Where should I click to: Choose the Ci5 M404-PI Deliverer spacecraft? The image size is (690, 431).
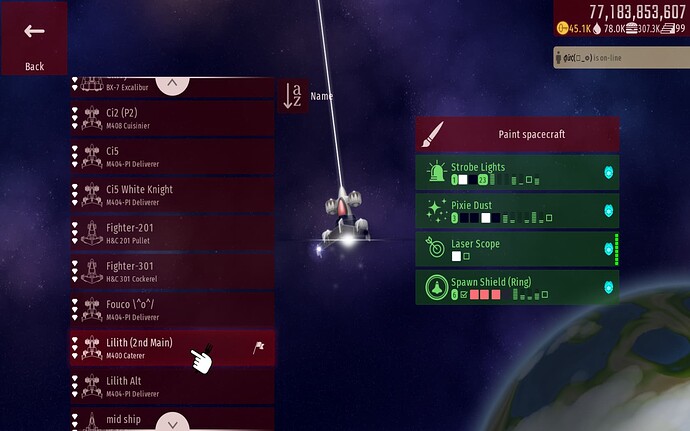pyautogui.click(x=171, y=156)
